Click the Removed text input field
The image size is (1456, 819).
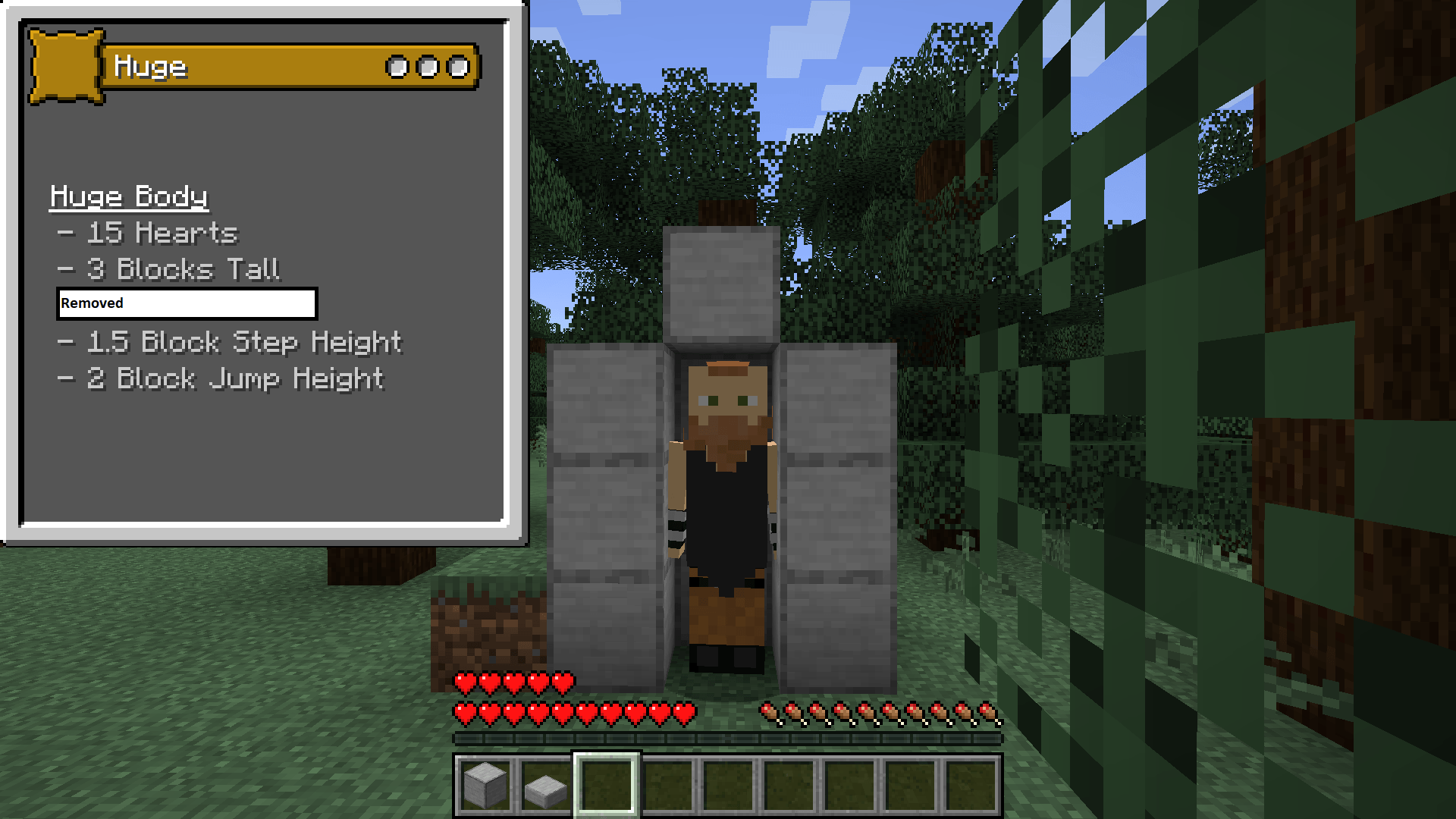pos(186,303)
